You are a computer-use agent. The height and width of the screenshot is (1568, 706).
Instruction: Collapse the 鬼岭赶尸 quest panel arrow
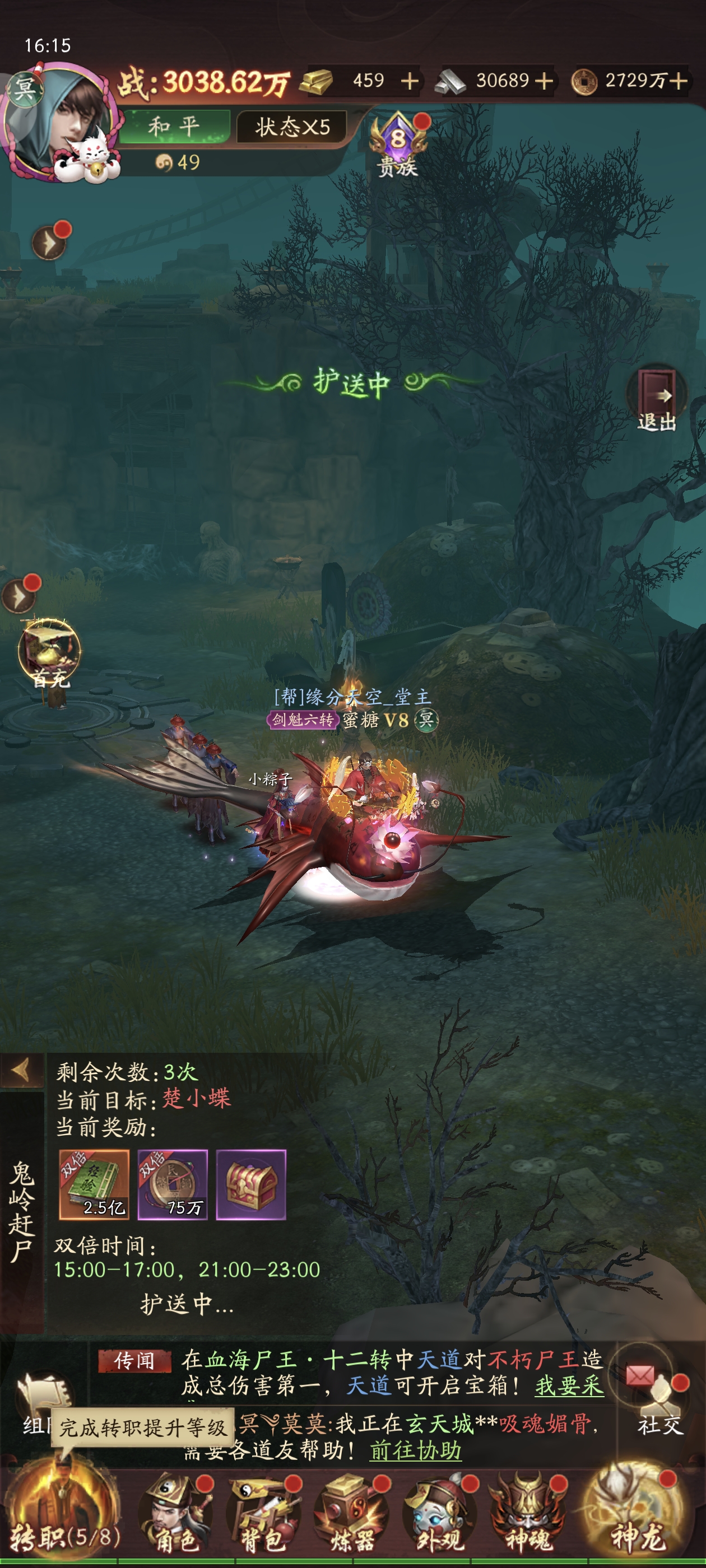click(x=21, y=1070)
